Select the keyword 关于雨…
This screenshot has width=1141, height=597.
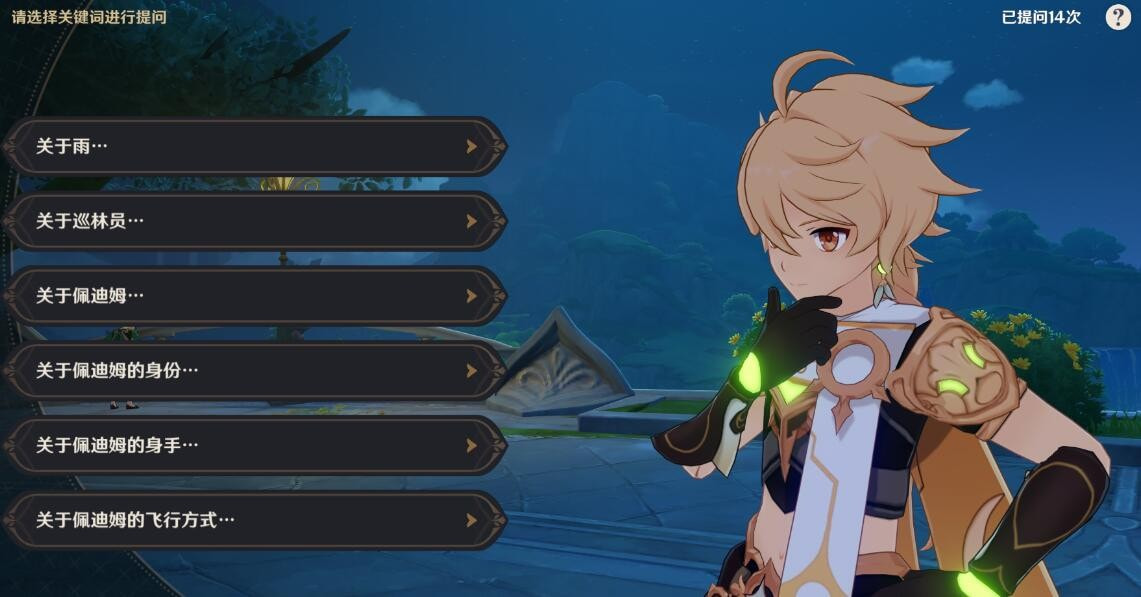click(255, 147)
